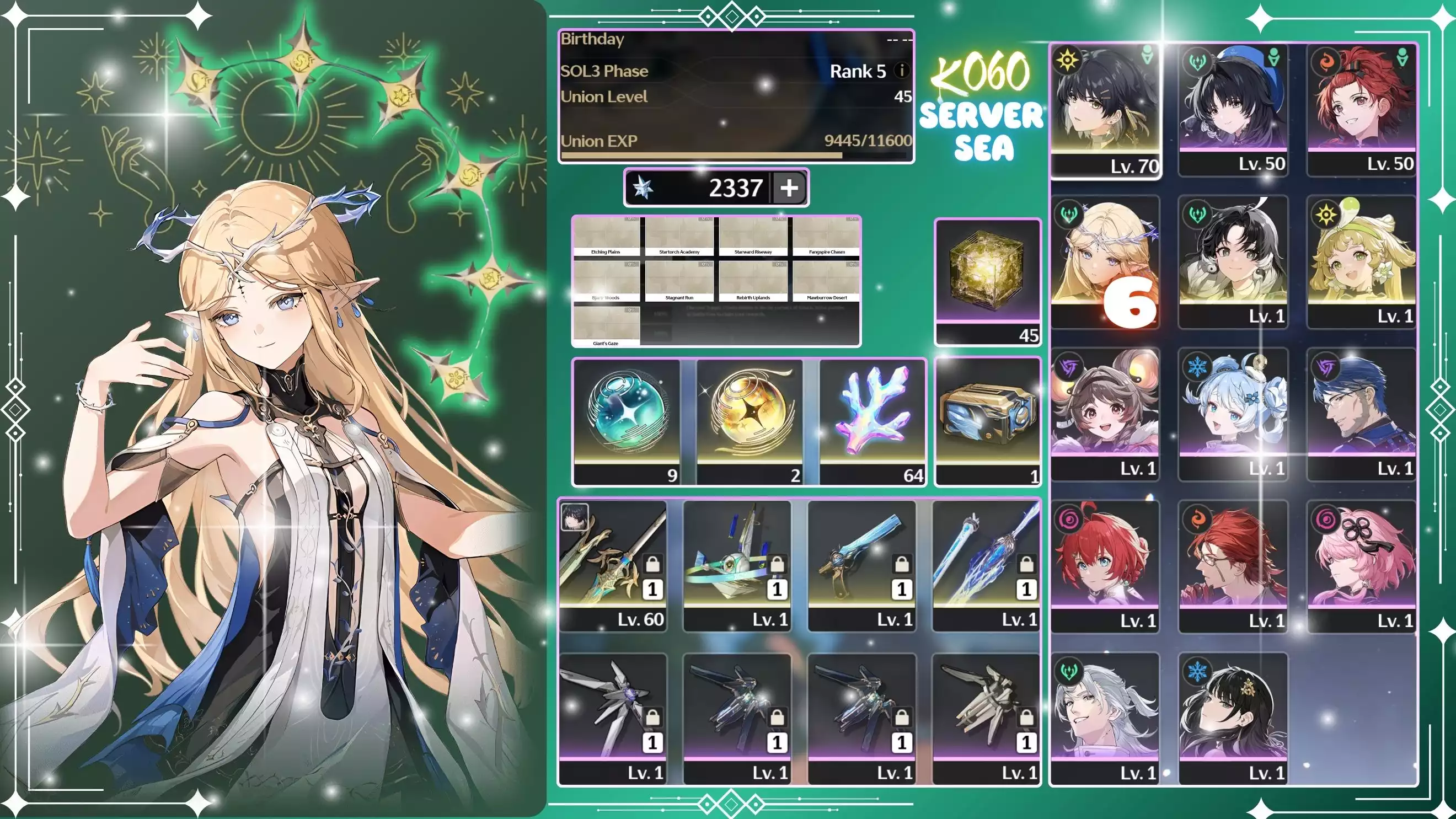The width and height of the screenshot is (1456, 819).
Task: Open the SOL3 Phase info icon
Action: [902, 71]
